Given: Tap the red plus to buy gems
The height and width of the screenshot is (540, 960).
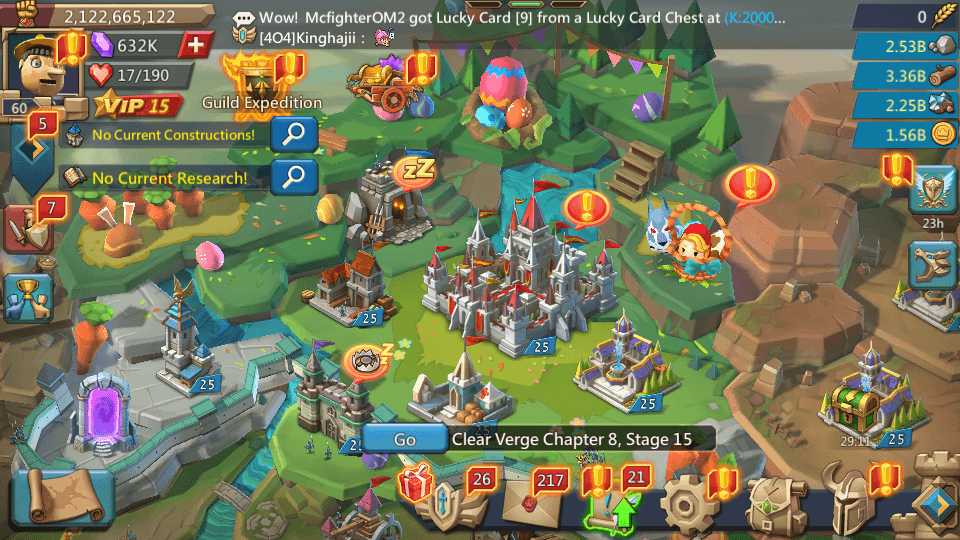Looking at the screenshot, I should coord(196,45).
